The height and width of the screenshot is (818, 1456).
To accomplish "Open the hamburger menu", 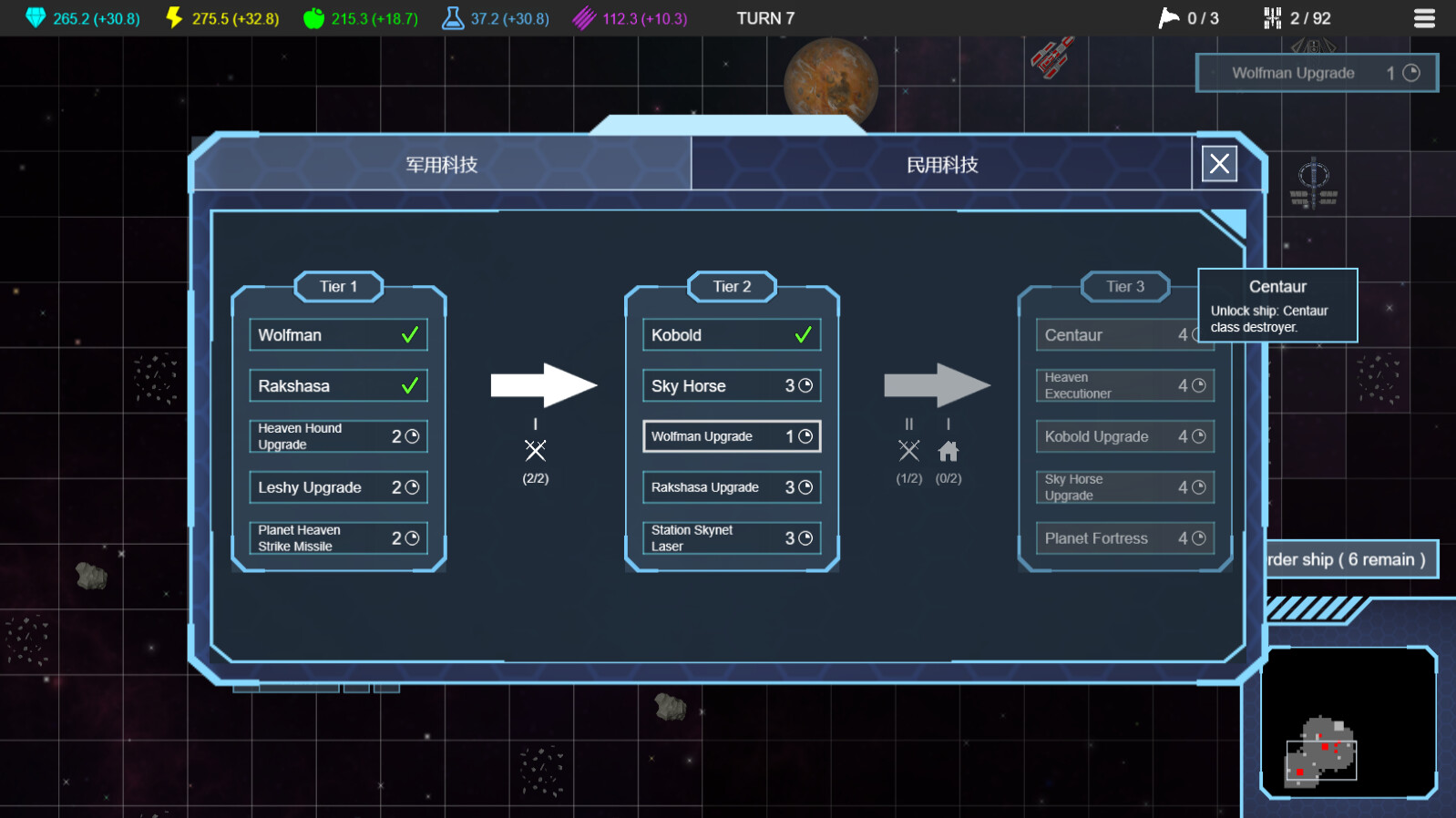I will (x=1425, y=17).
